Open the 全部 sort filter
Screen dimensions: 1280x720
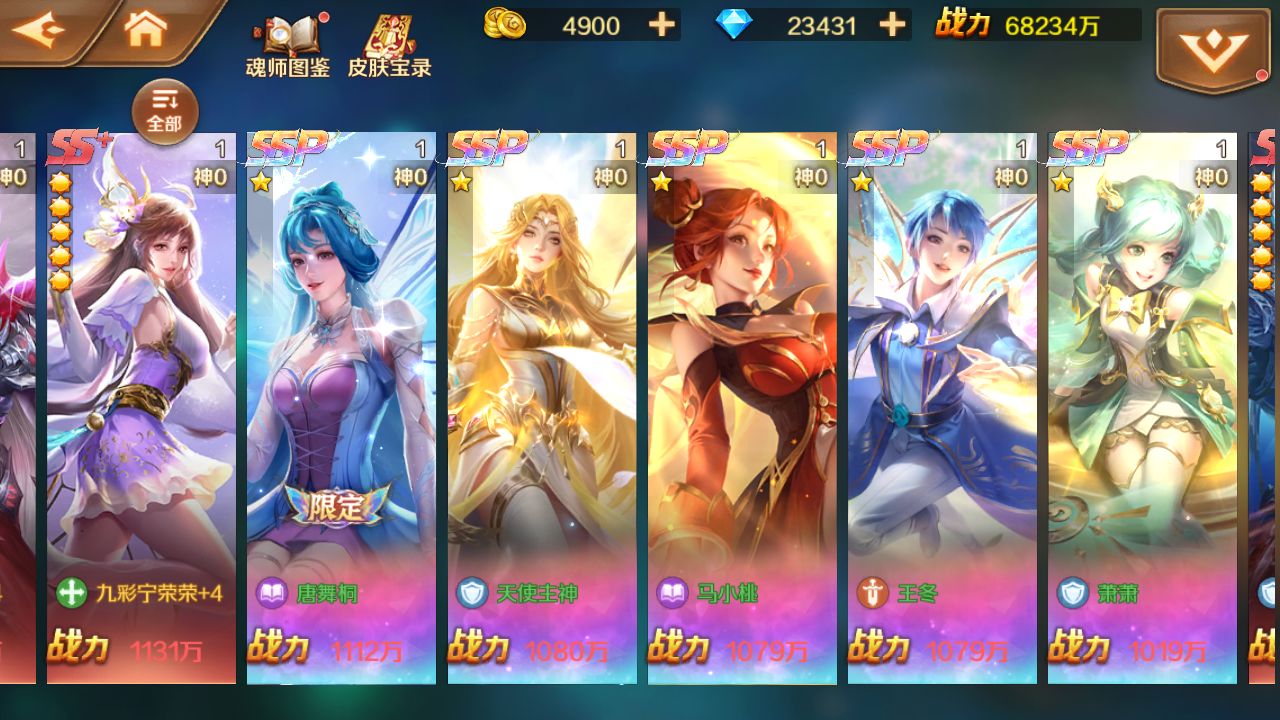(165, 110)
